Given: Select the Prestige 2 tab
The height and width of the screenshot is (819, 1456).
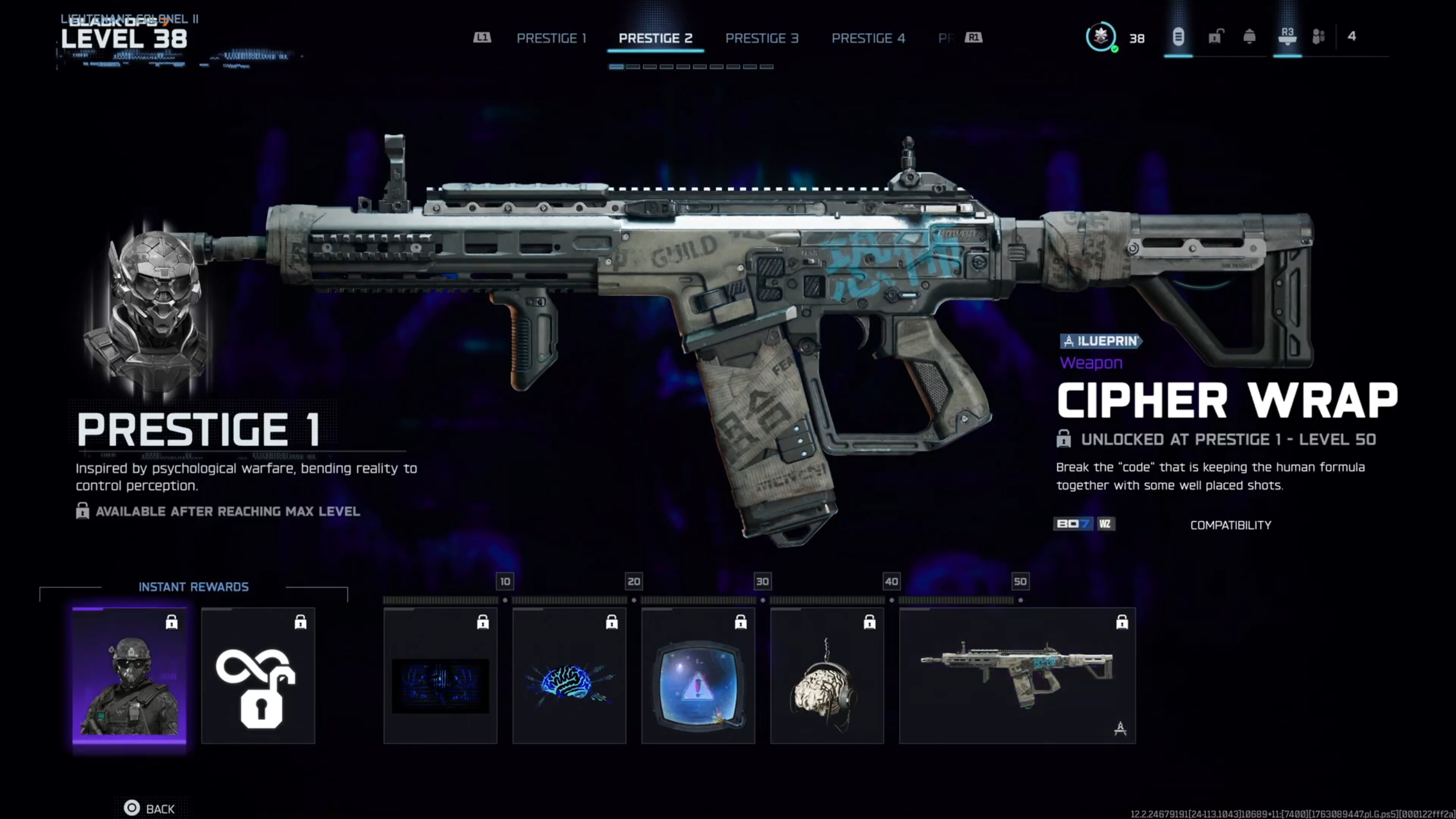Looking at the screenshot, I should click(x=655, y=38).
